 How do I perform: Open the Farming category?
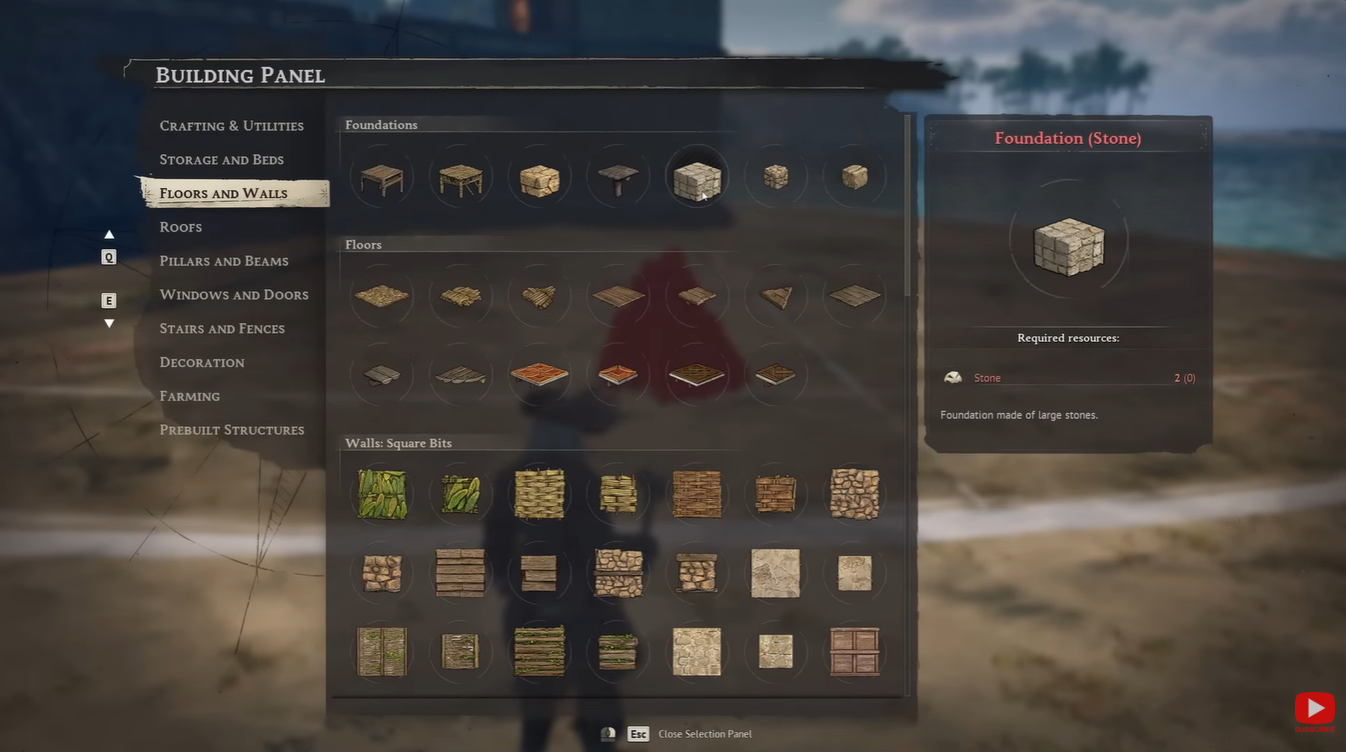pyautogui.click(x=189, y=396)
